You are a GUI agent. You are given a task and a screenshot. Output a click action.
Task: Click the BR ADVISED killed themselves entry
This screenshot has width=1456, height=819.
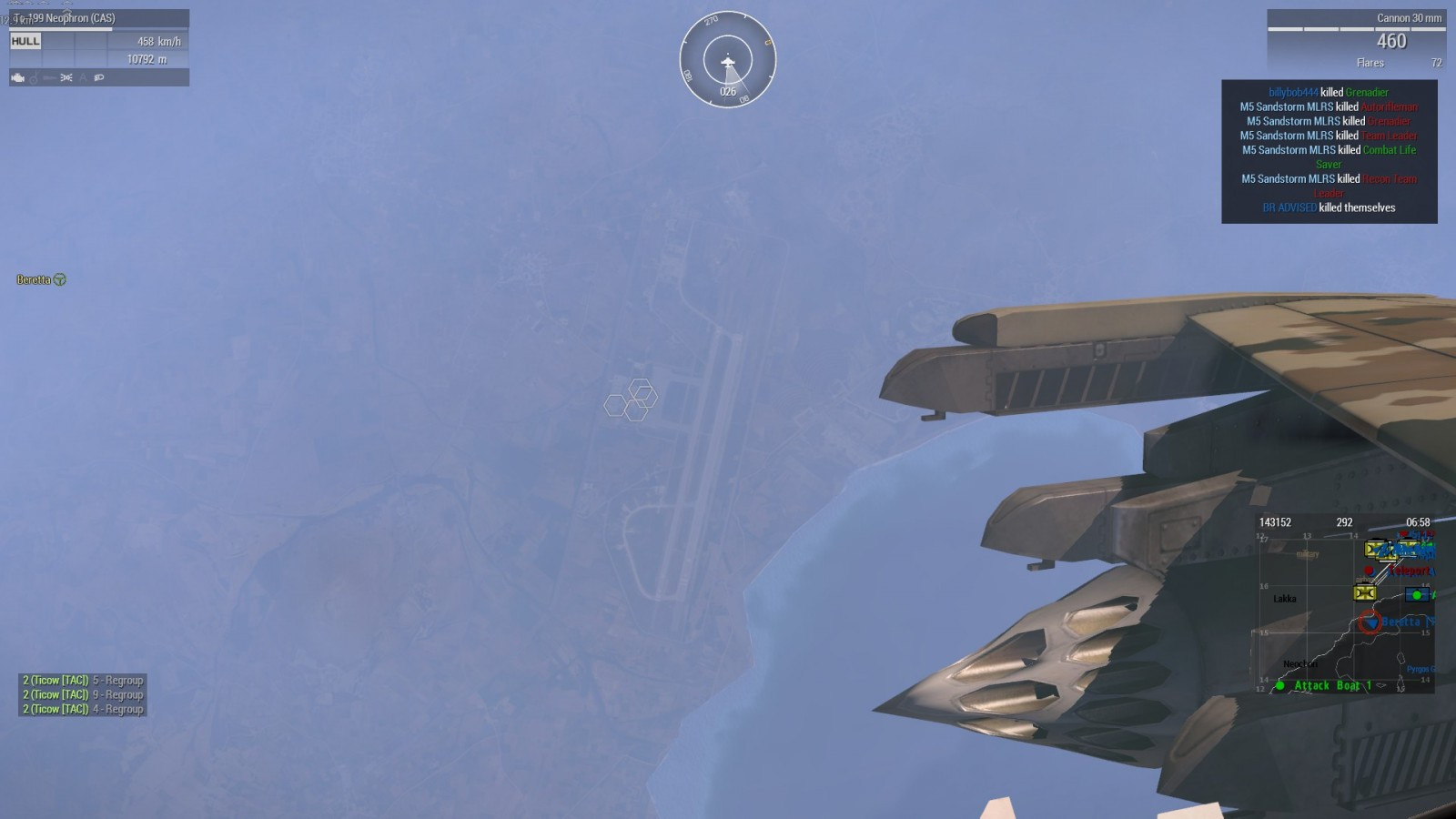[1329, 207]
